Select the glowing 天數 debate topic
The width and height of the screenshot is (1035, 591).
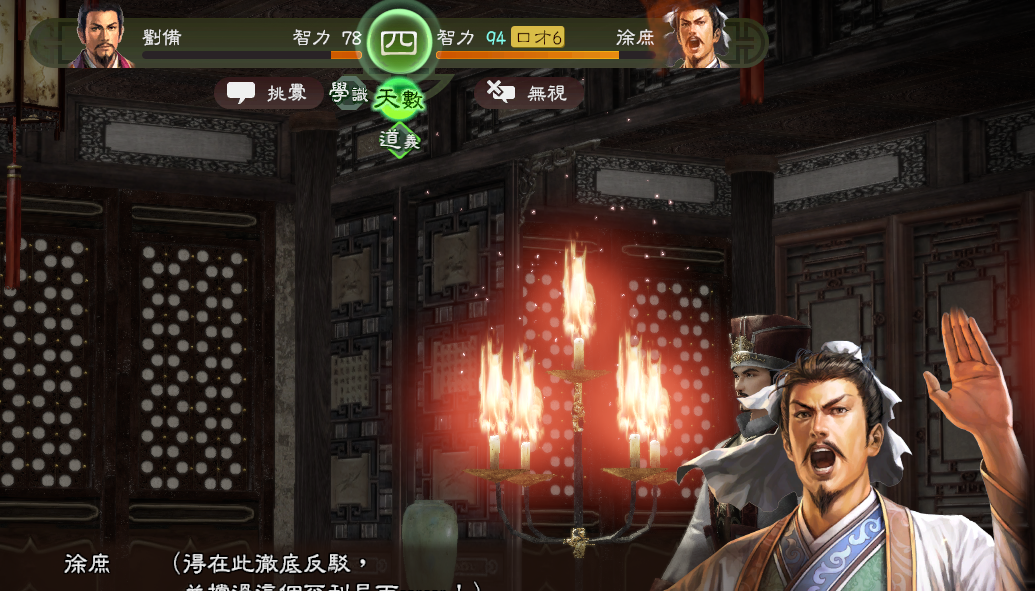click(x=400, y=100)
